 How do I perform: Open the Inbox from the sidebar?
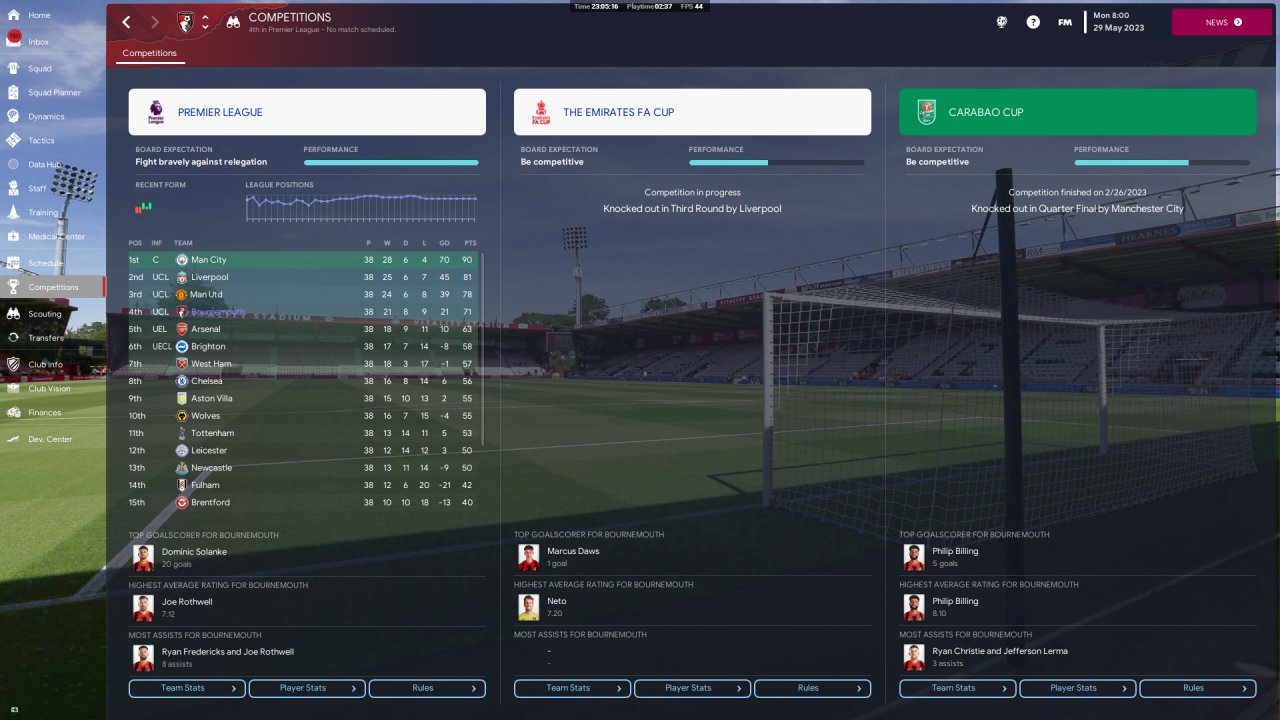click(38, 42)
